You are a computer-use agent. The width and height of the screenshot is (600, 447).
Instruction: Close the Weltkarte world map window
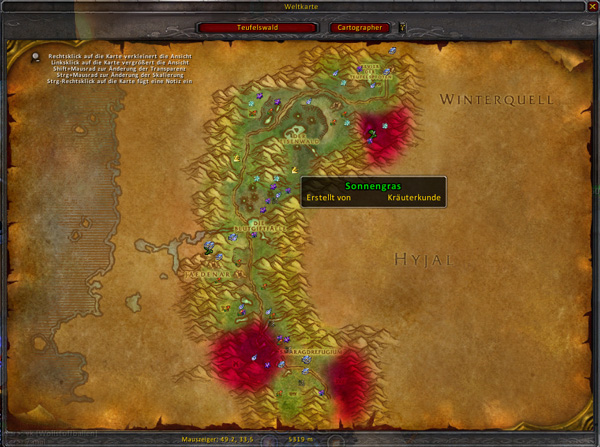[588, 7]
